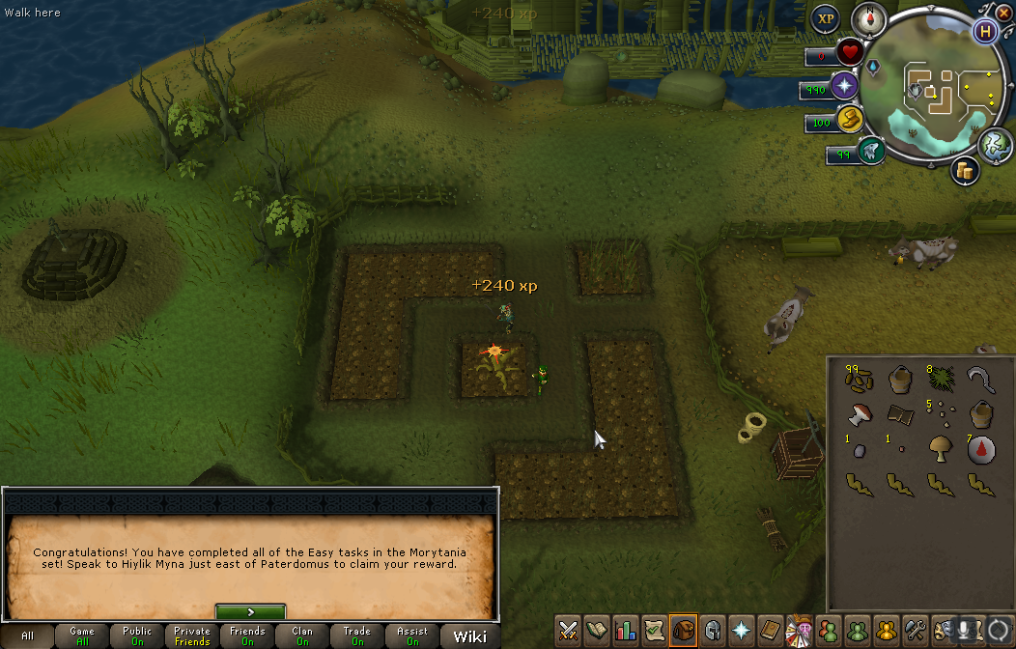This screenshot has height=649, width=1016.
Task: Choose the rune stack with red symbol
Action: tap(981, 449)
